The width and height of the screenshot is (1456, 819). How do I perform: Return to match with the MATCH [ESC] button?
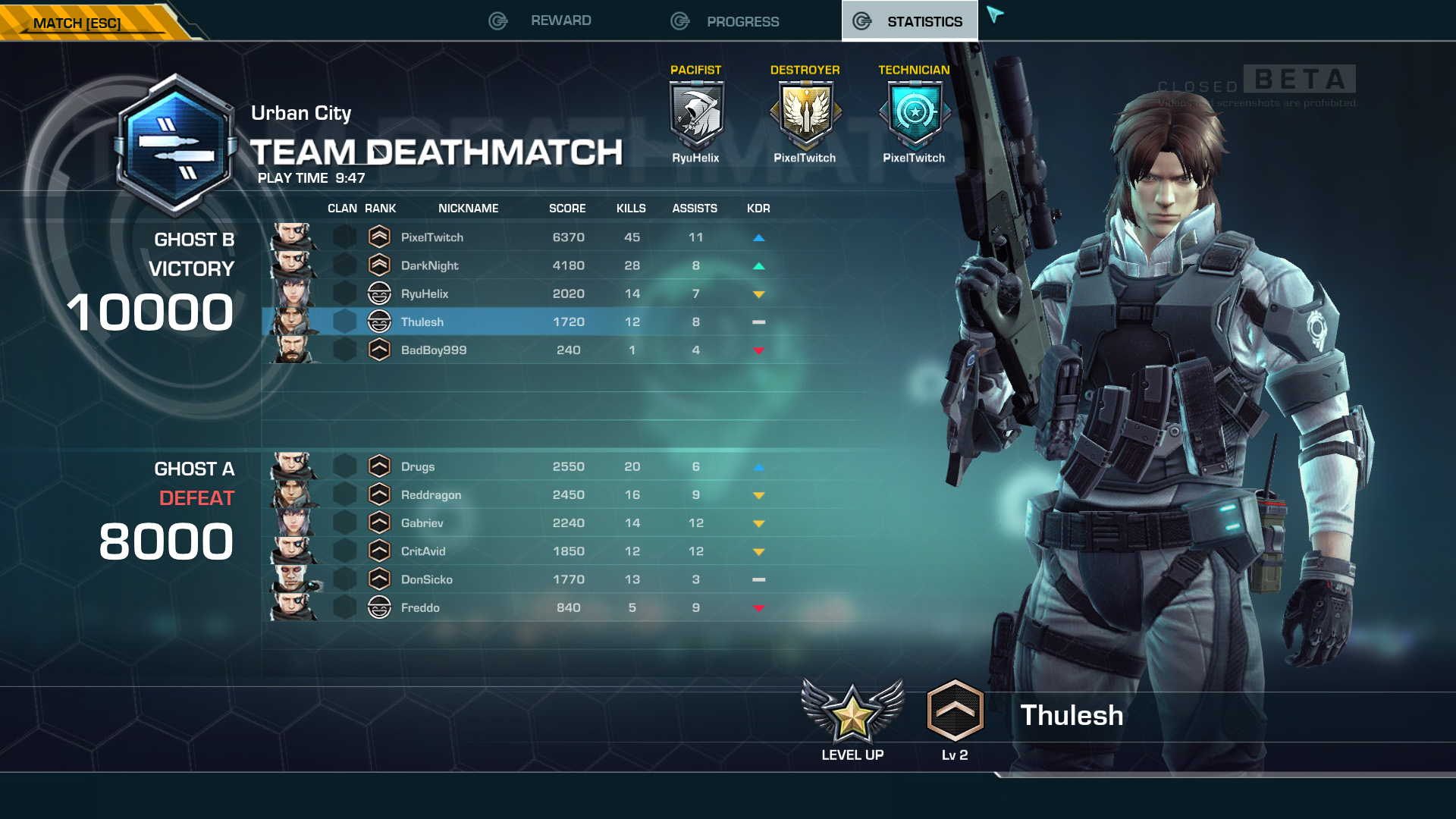(x=77, y=23)
